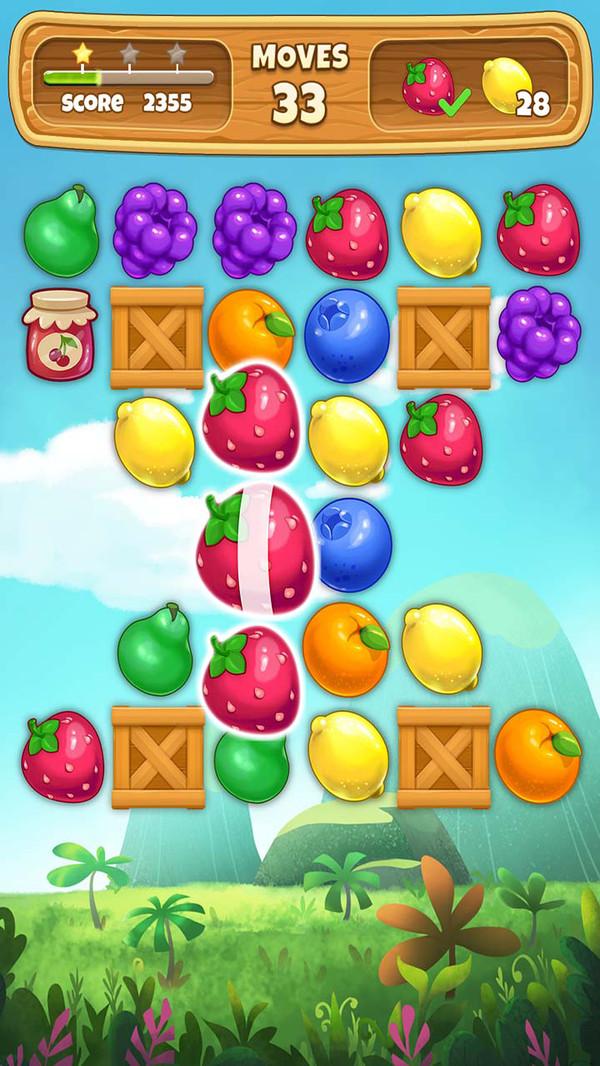Click the lemon goal icon showing 28
Screen dimensions: 600x1066
(505, 87)
